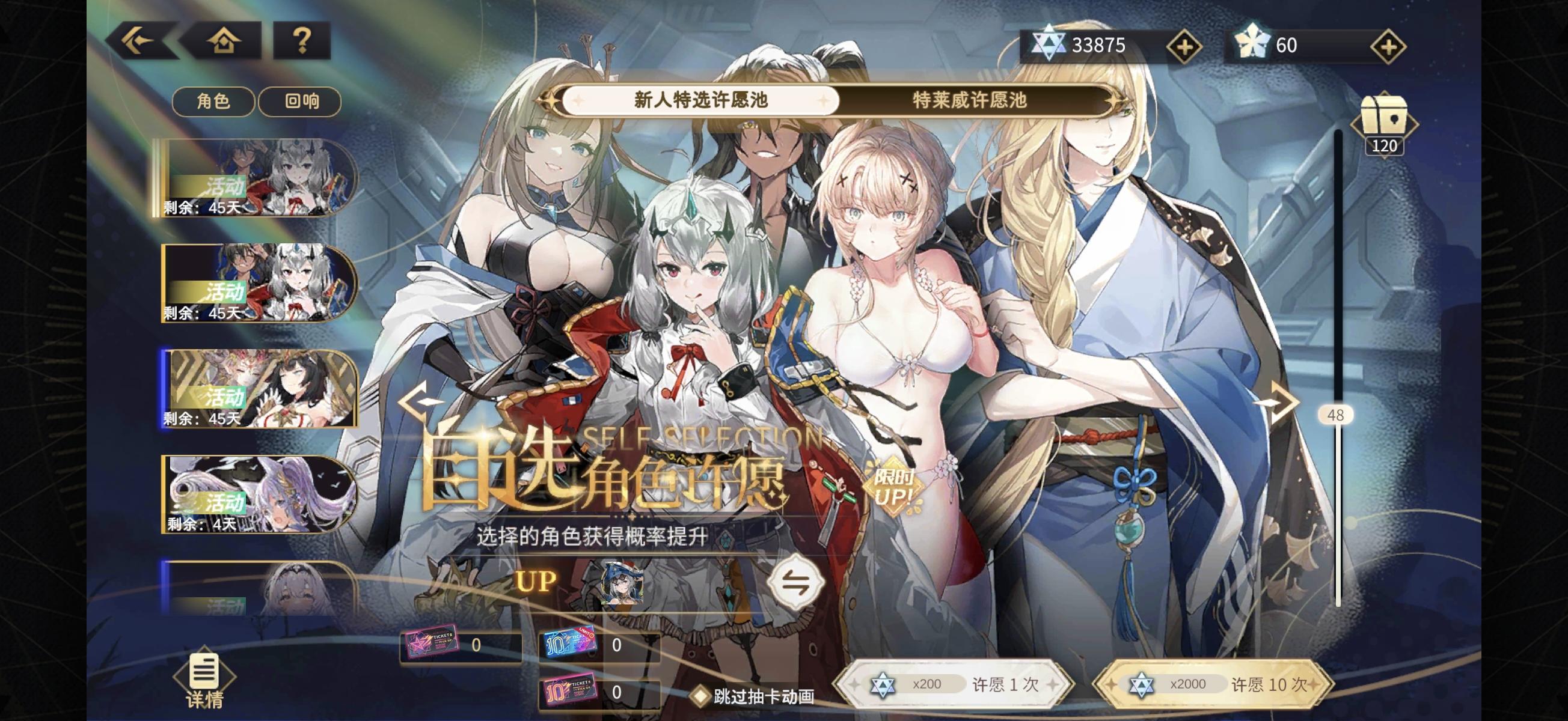Switch to the 特莱威许愿池 tab
Screen dimensions: 1568x721
968,102
